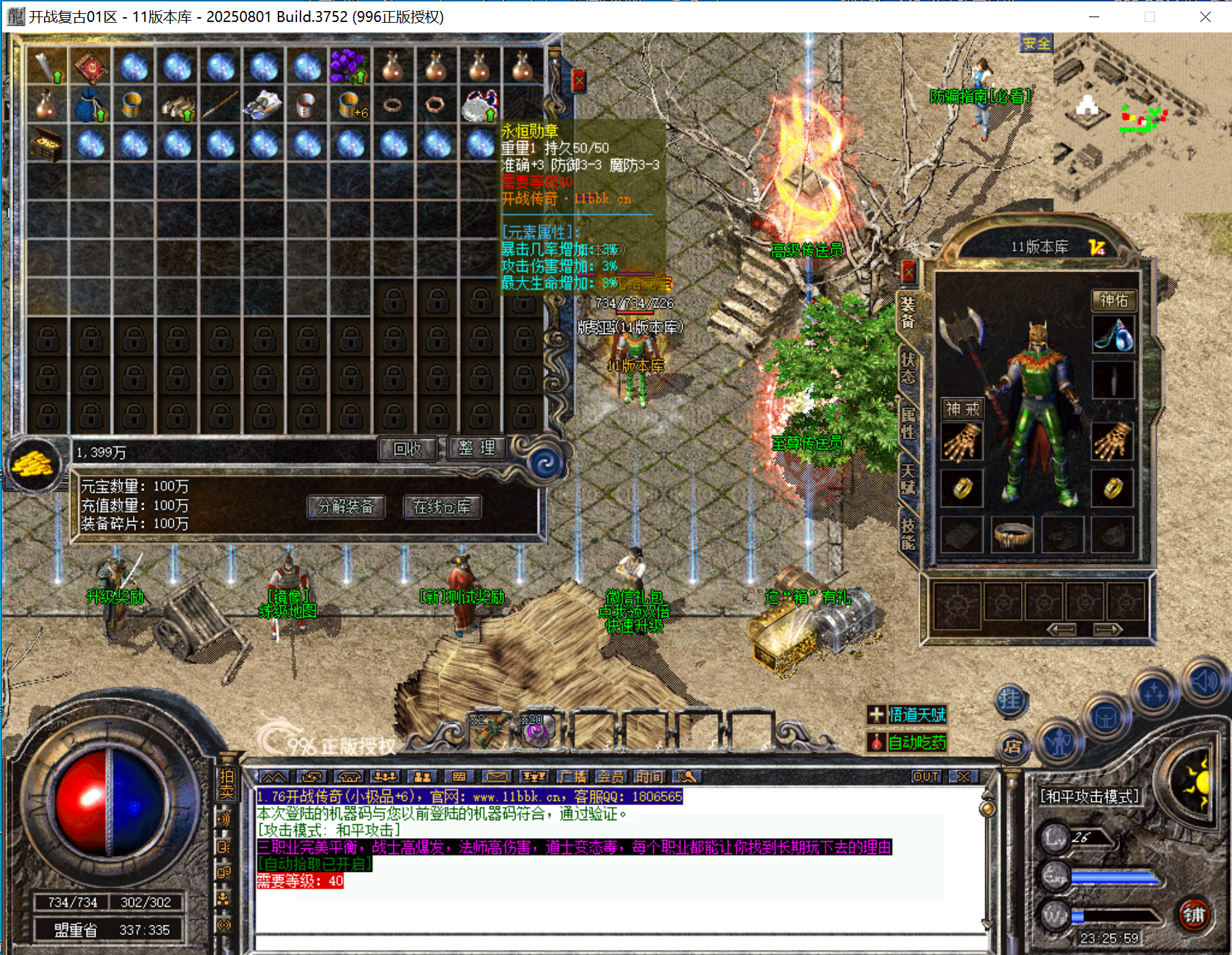Select the purple grapes item

point(349,67)
